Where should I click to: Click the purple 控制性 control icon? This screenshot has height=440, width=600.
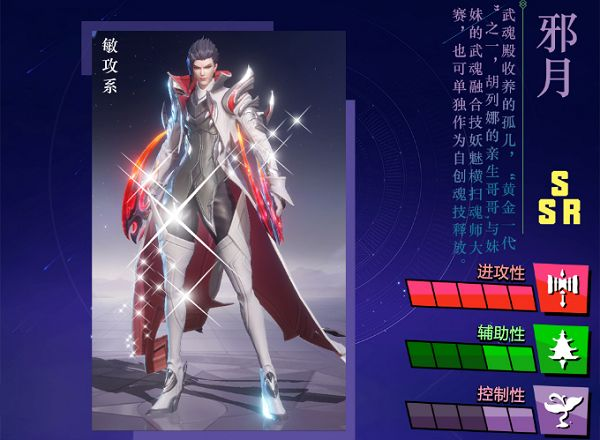pyautogui.click(x=558, y=410)
